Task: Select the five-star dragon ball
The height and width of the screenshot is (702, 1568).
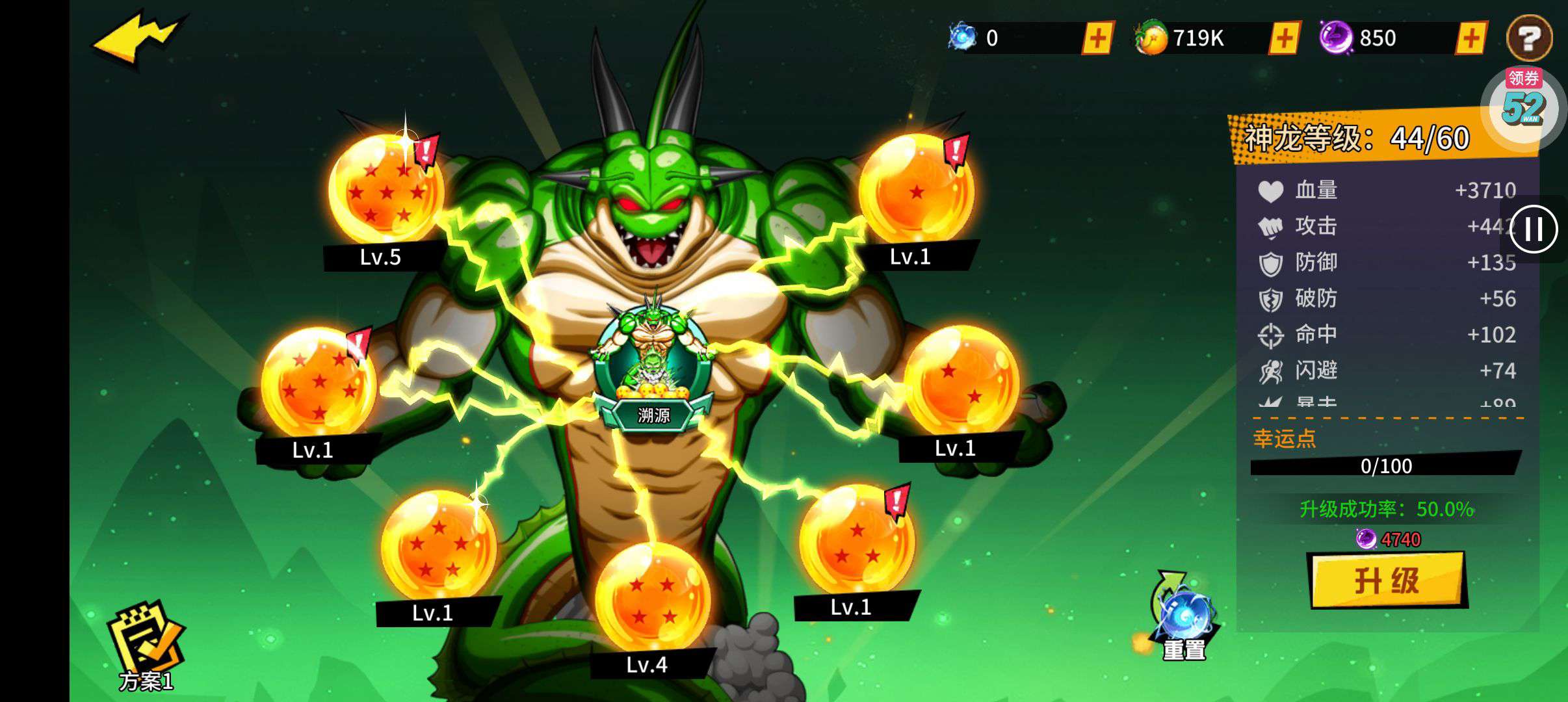Action: (439, 545)
